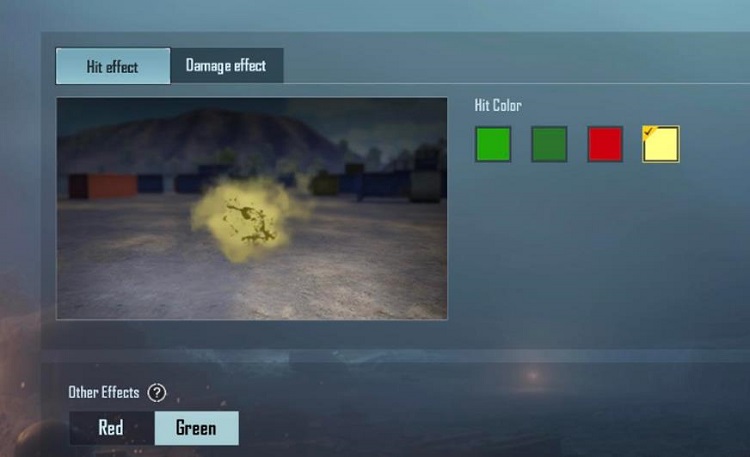This screenshot has height=457, width=750.
Task: Show the Other Effects help tooltip
Action: [x=156, y=393]
